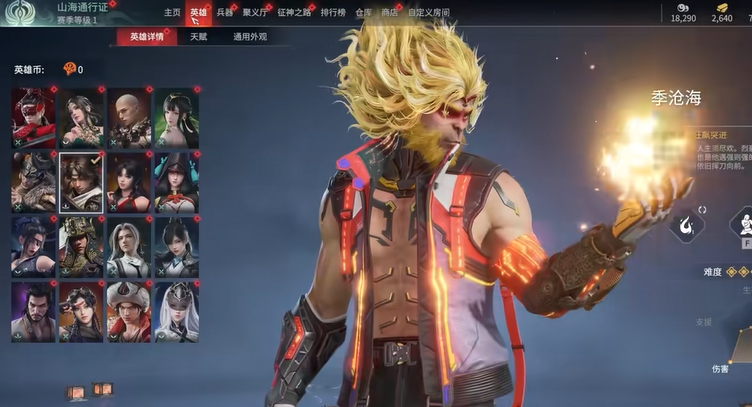Screen dimensions: 752x407
Task: Open the 山海通行证 battle pass
Action: [82, 7]
